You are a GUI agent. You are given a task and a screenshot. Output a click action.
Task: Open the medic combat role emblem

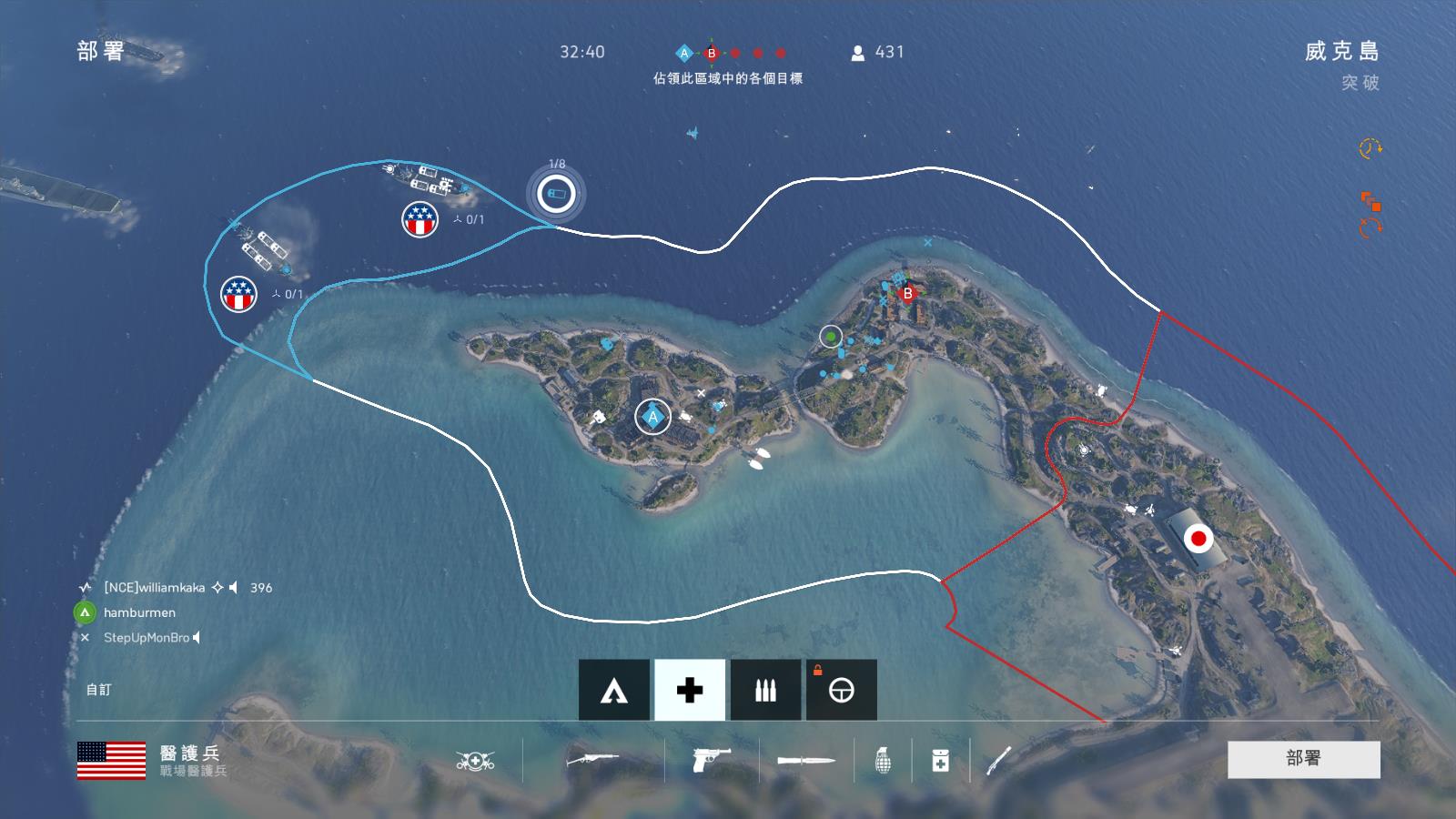click(x=475, y=760)
